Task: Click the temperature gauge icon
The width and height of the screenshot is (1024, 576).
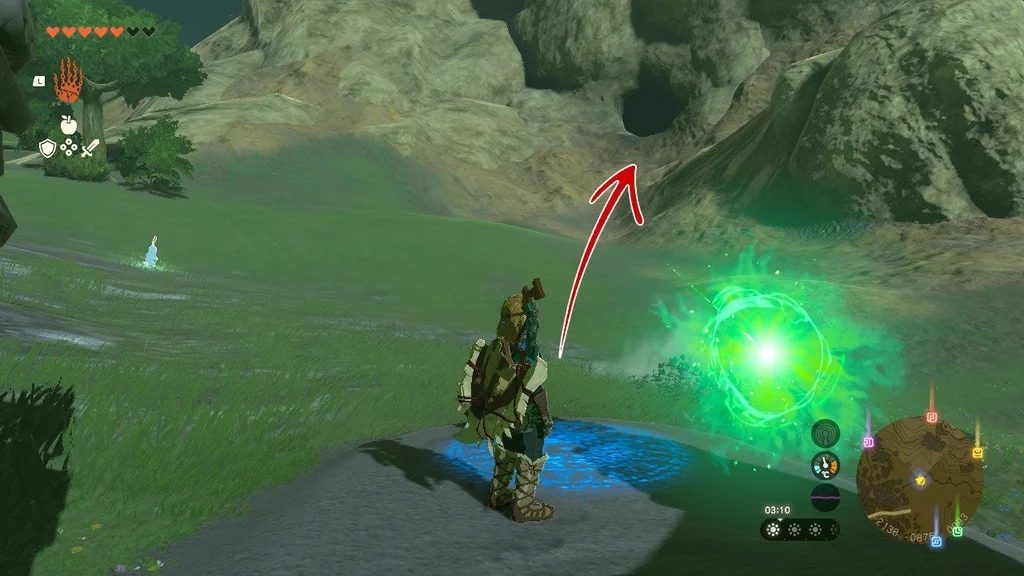Action: click(825, 465)
